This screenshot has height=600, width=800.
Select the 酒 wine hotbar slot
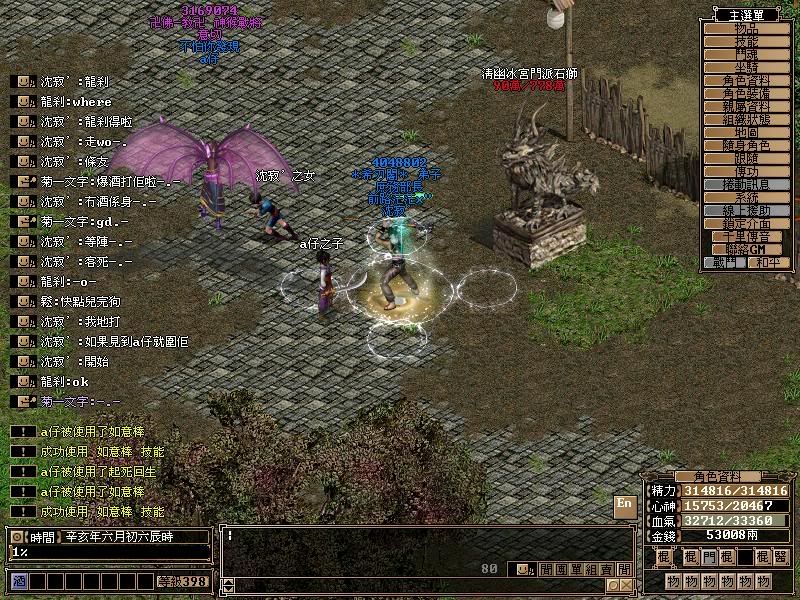pos(20,581)
